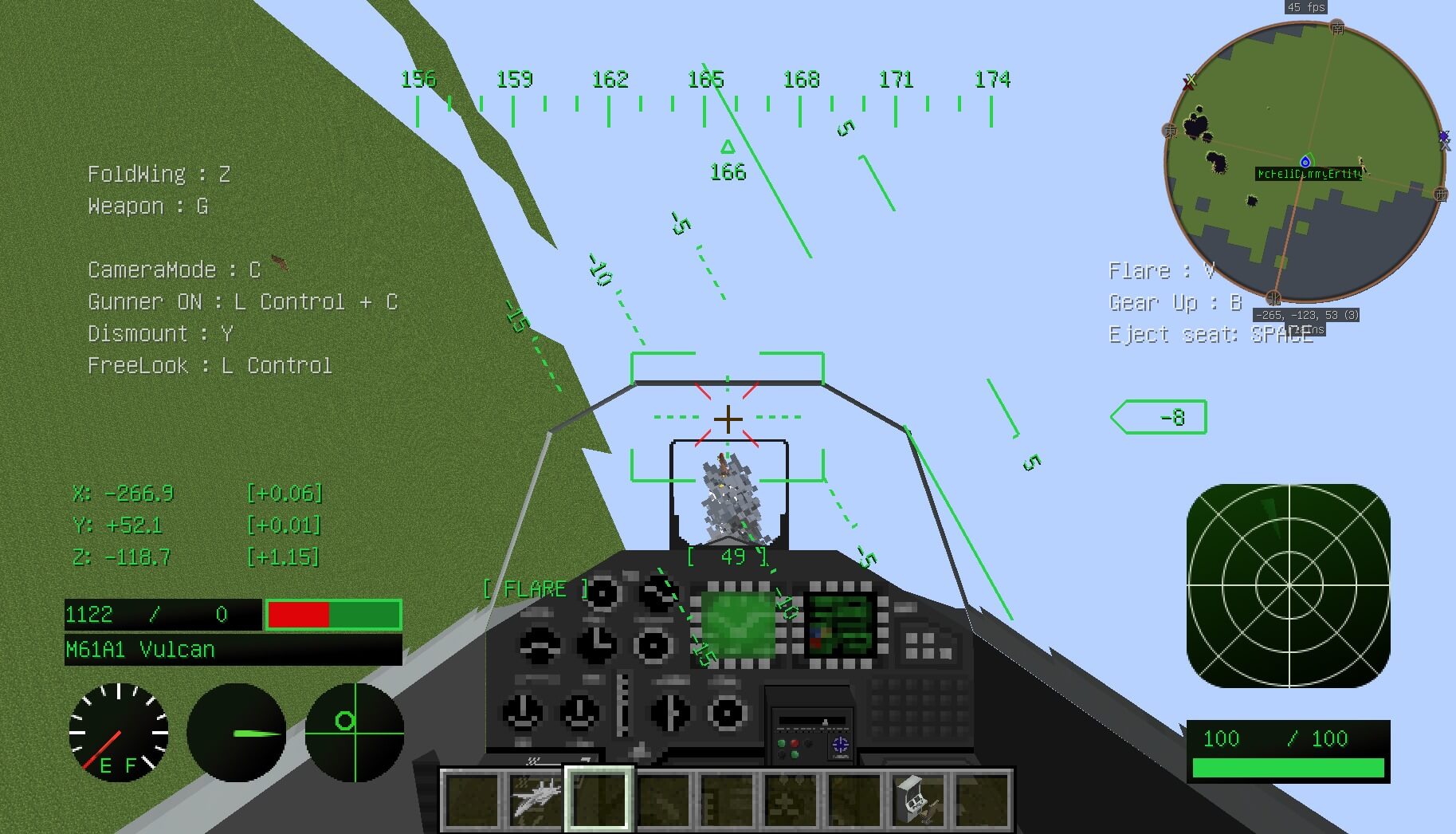Select the arcade machine hotbar slot
The height and width of the screenshot is (834, 1456).
pos(918,799)
